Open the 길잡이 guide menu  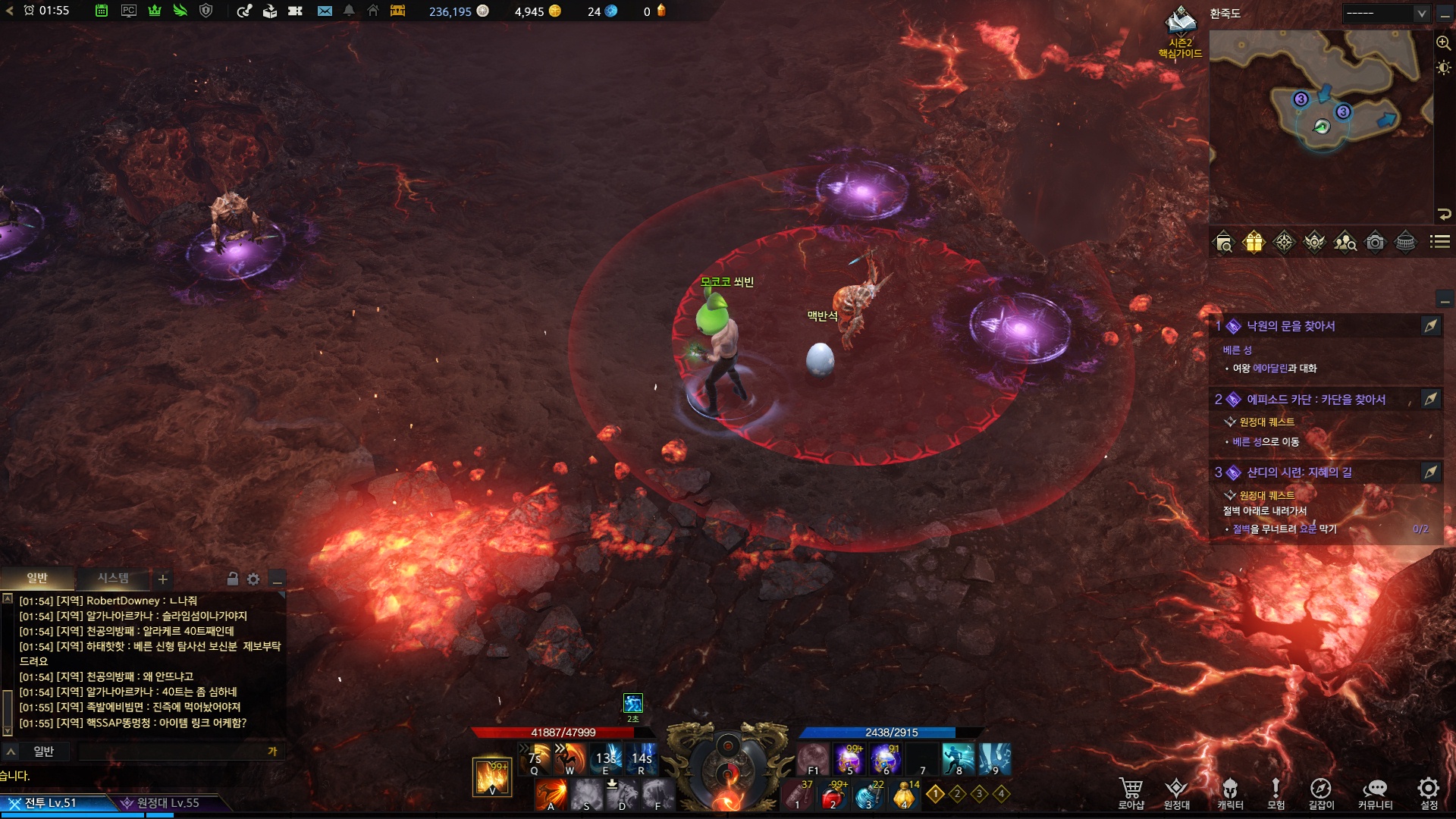[1321, 792]
